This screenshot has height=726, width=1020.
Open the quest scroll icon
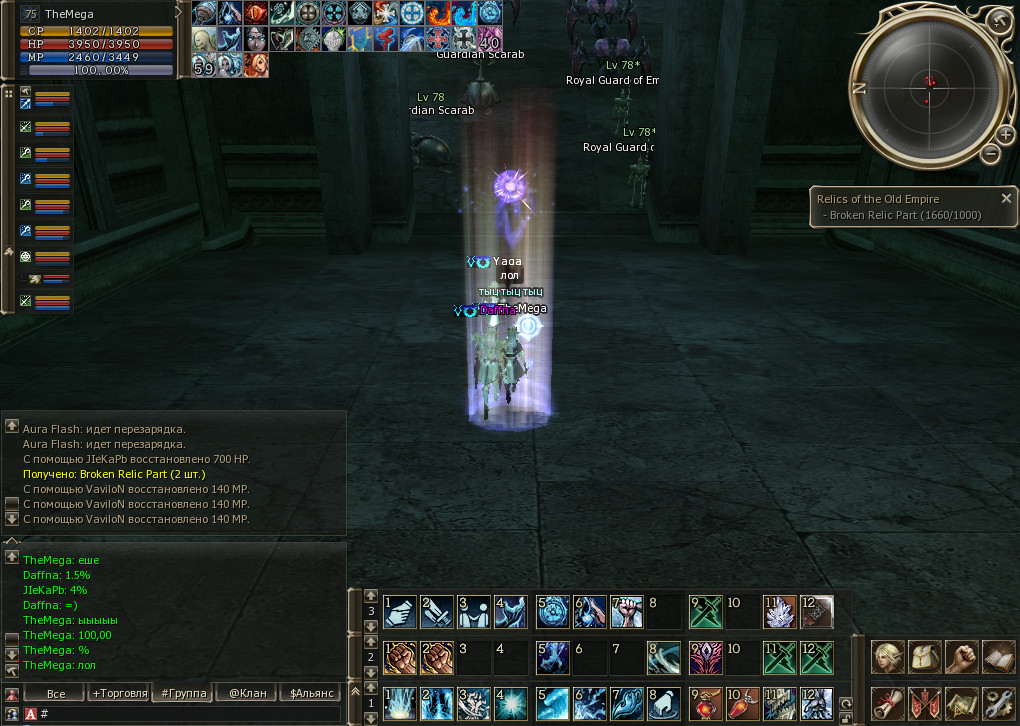(888, 703)
